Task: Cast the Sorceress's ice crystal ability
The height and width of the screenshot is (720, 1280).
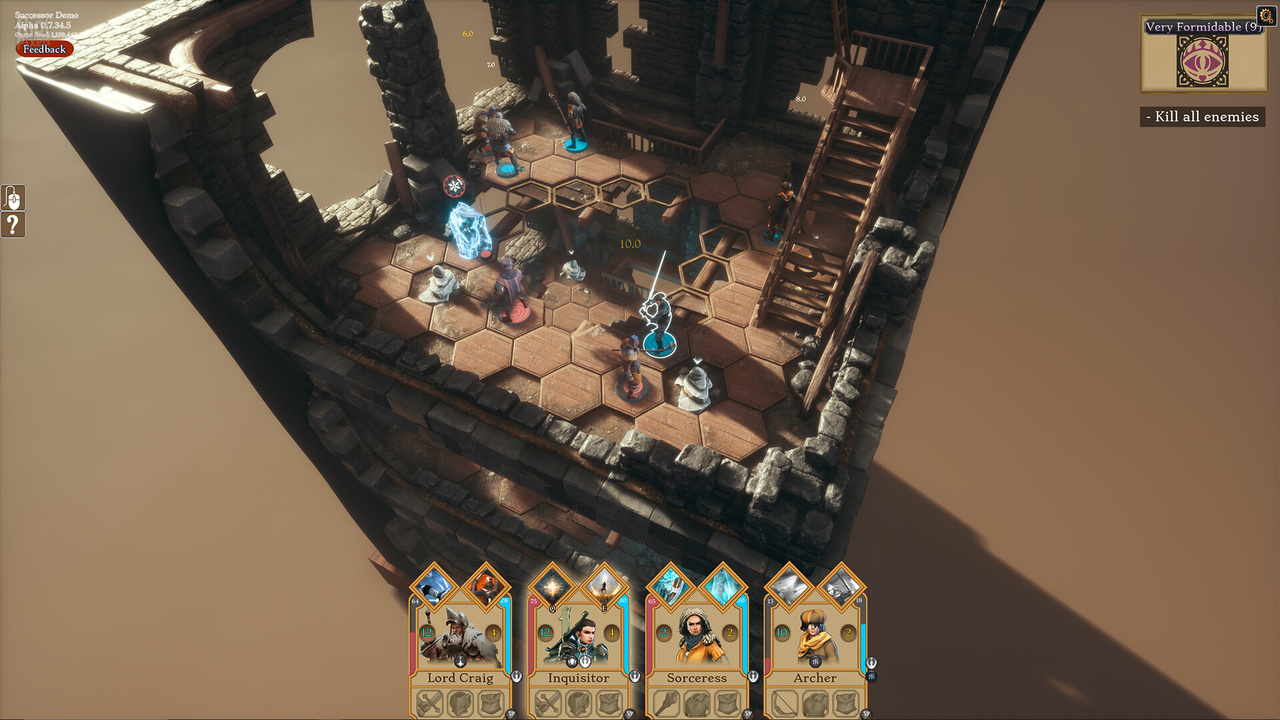Action: point(723,587)
